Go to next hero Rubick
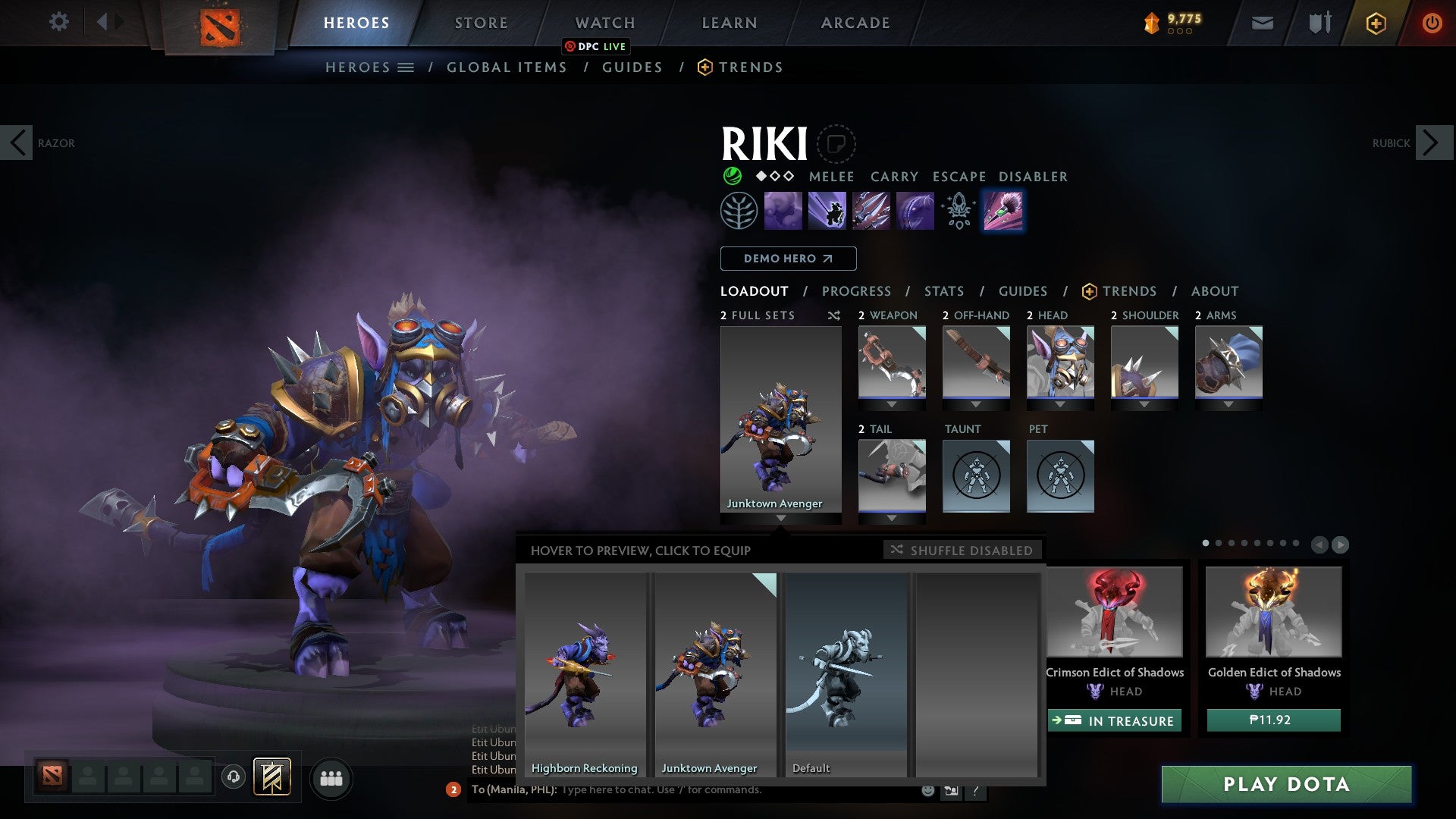The height and width of the screenshot is (819, 1456). [x=1431, y=143]
